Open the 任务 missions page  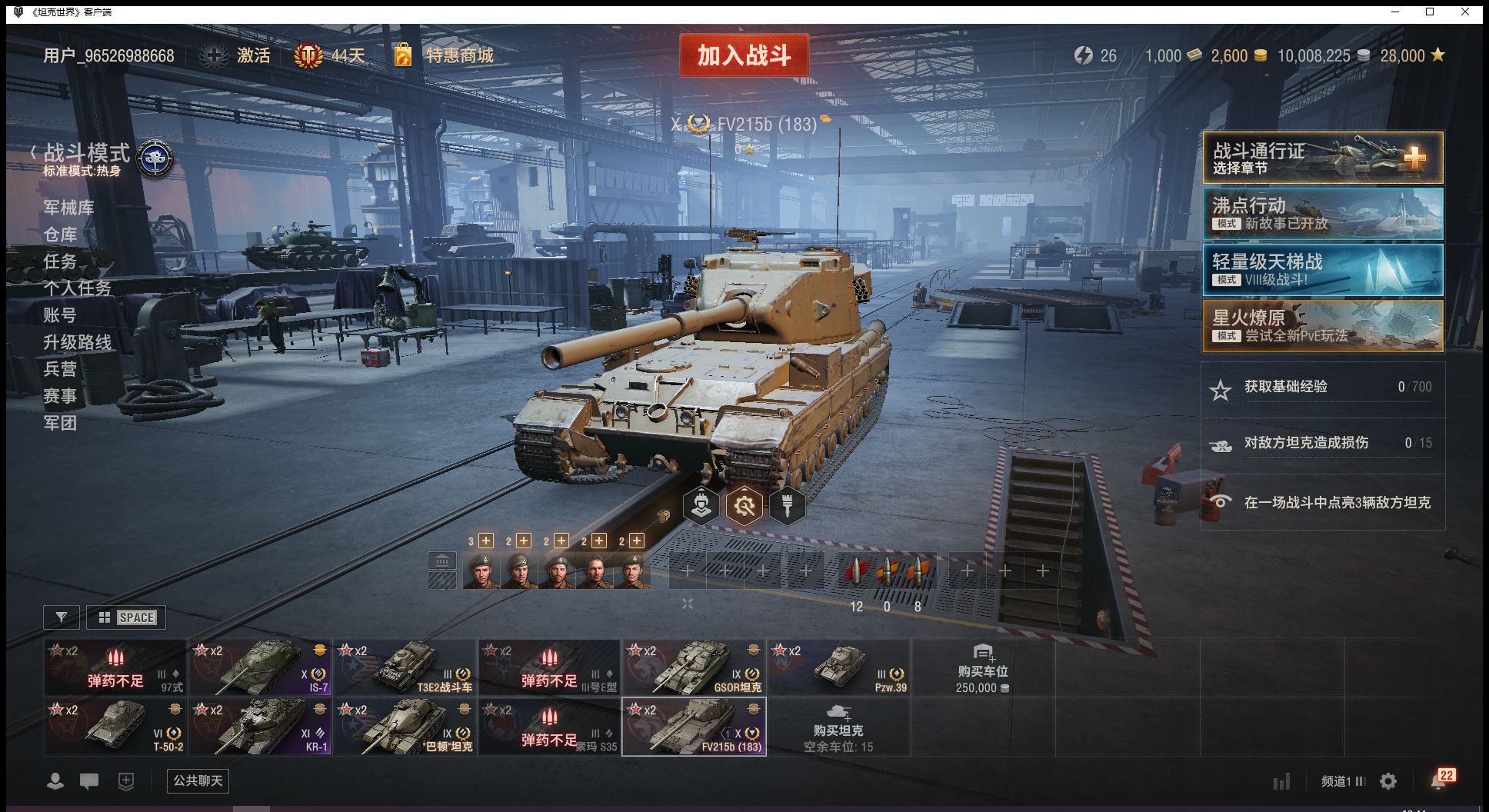pos(60,261)
